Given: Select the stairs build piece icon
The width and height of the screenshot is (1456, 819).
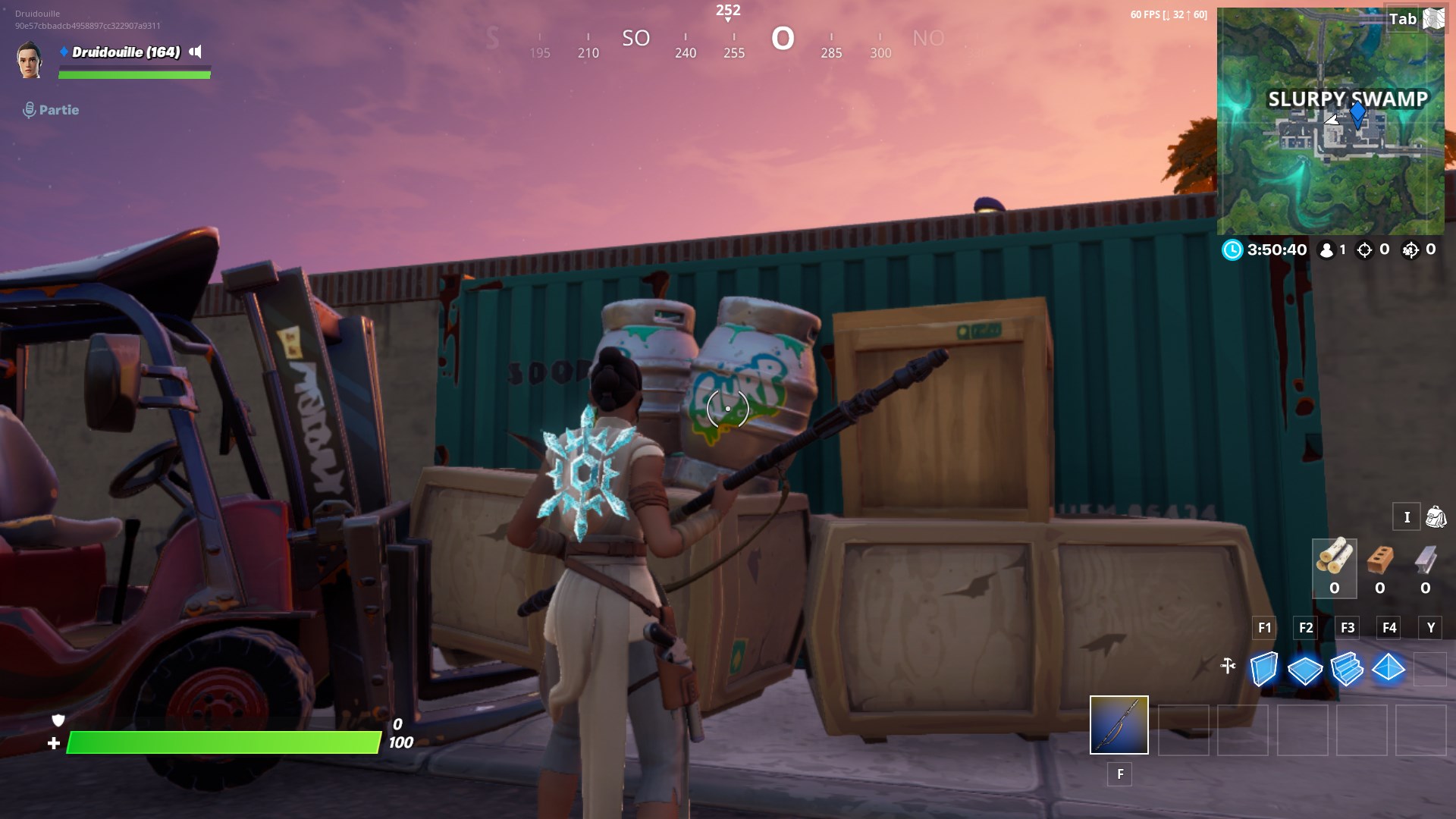Looking at the screenshot, I should click(x=1348, y=670).
